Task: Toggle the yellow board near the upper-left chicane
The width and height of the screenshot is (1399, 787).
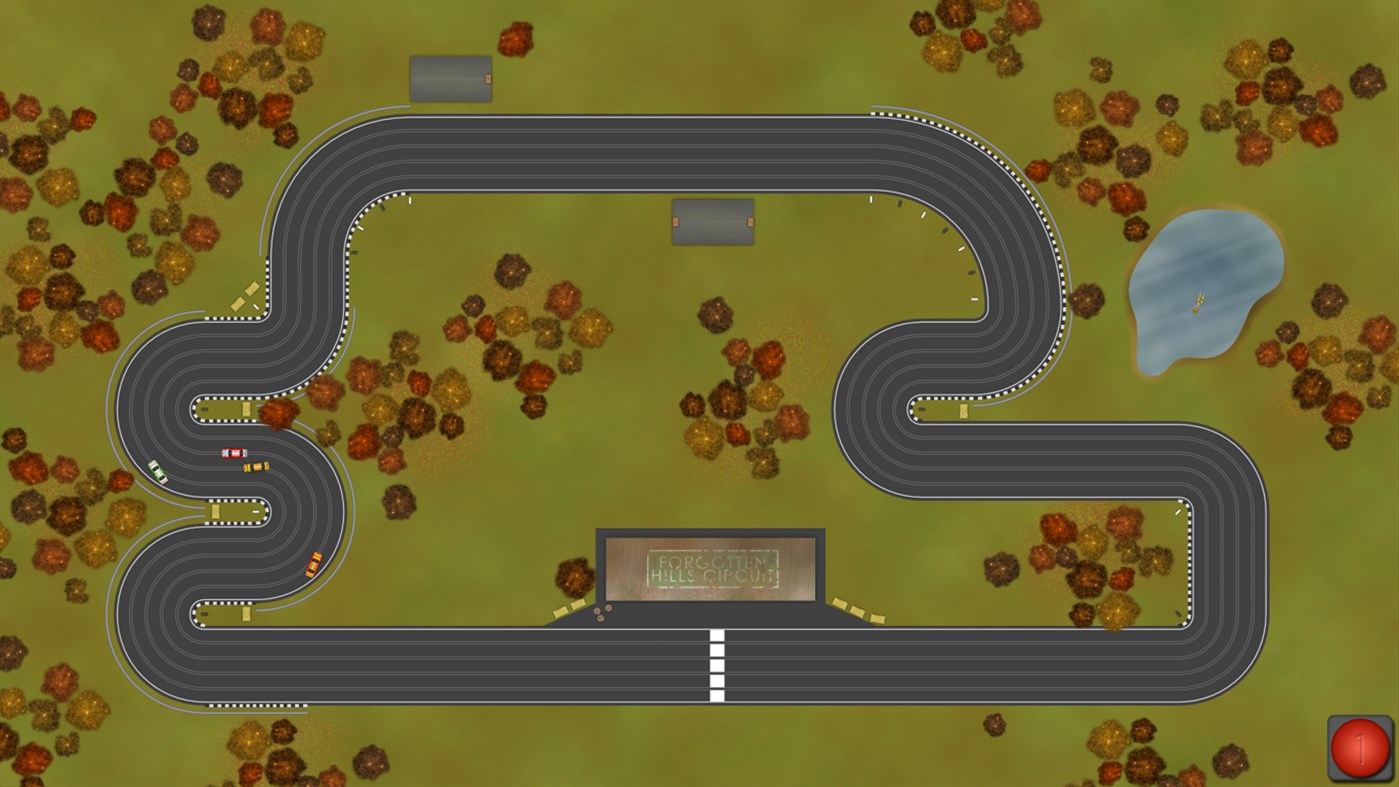Action: (245, 297)
